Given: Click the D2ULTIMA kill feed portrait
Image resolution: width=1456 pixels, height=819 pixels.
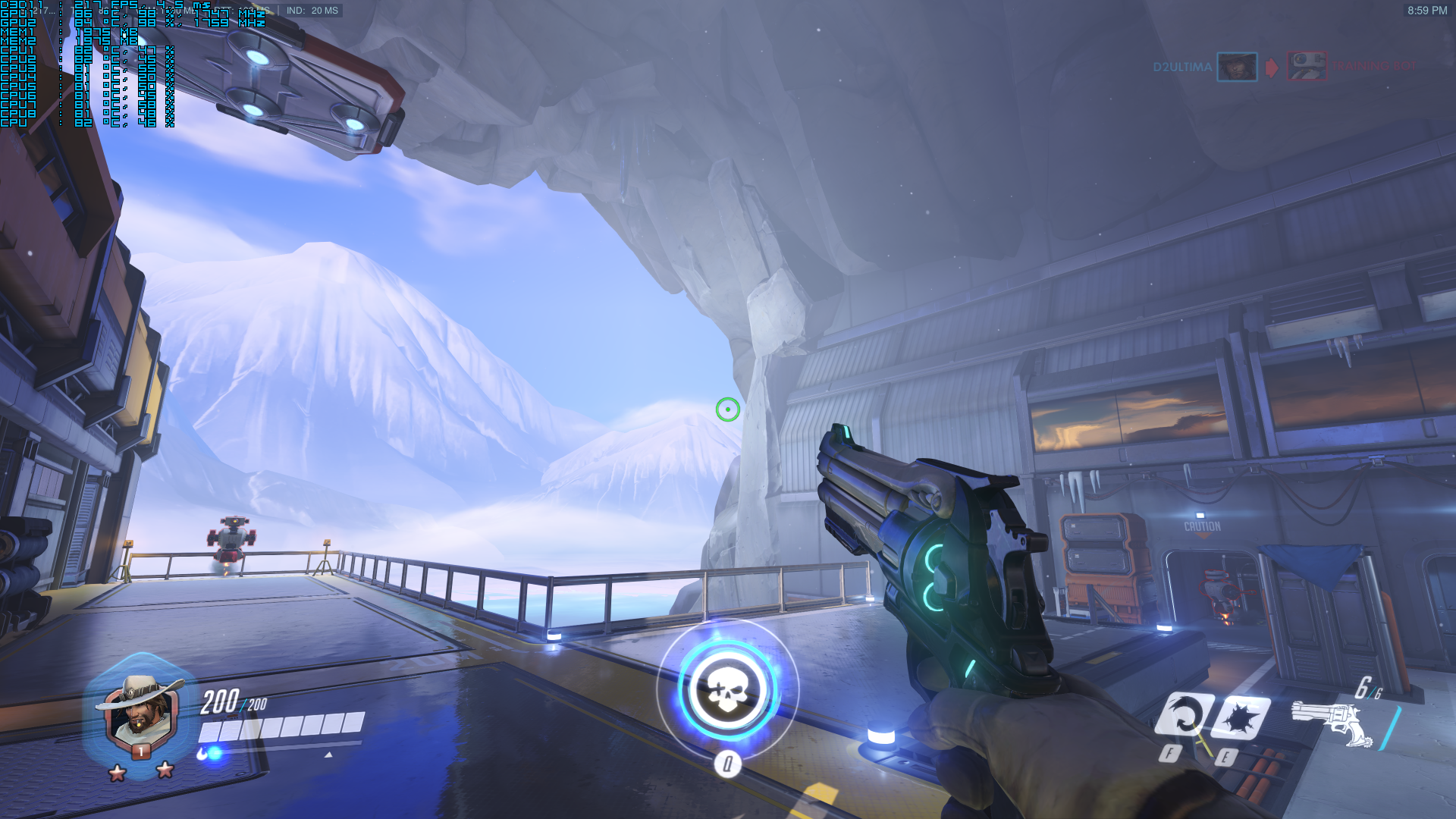Looking at the screenshot, I should tap(1237, 67).
